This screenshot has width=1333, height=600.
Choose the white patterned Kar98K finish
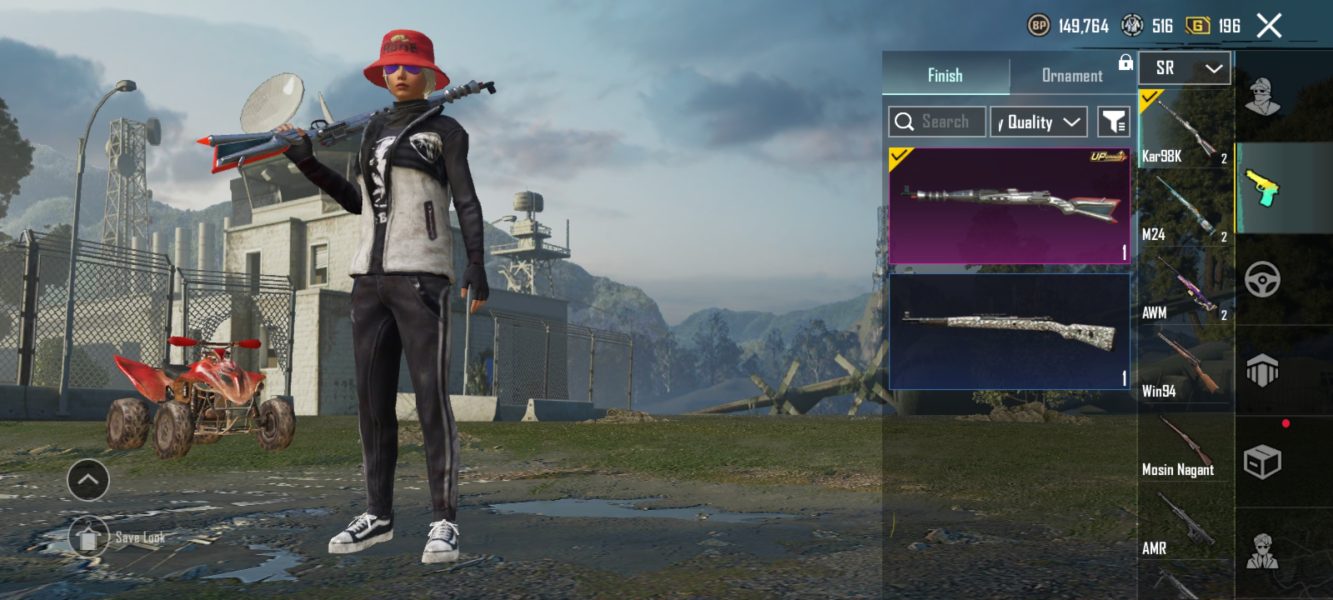tap(1009, 331)
